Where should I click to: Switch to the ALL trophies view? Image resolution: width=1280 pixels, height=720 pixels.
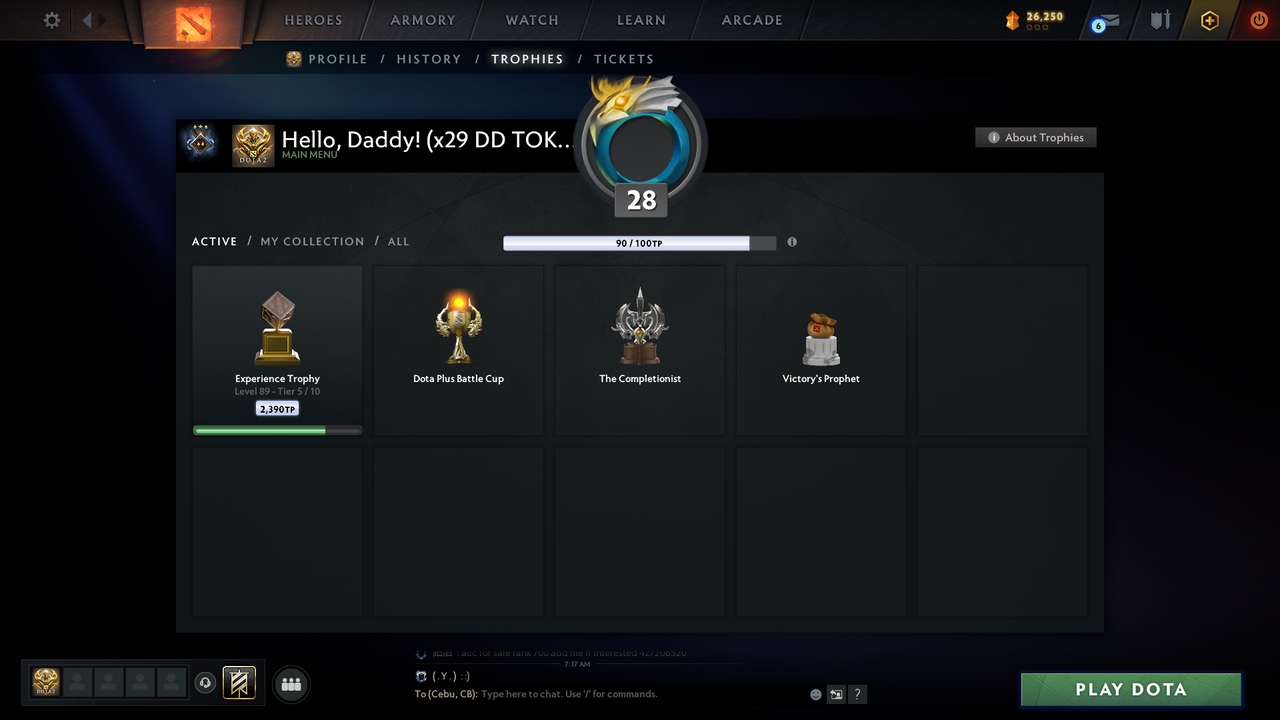click(398, 241)
